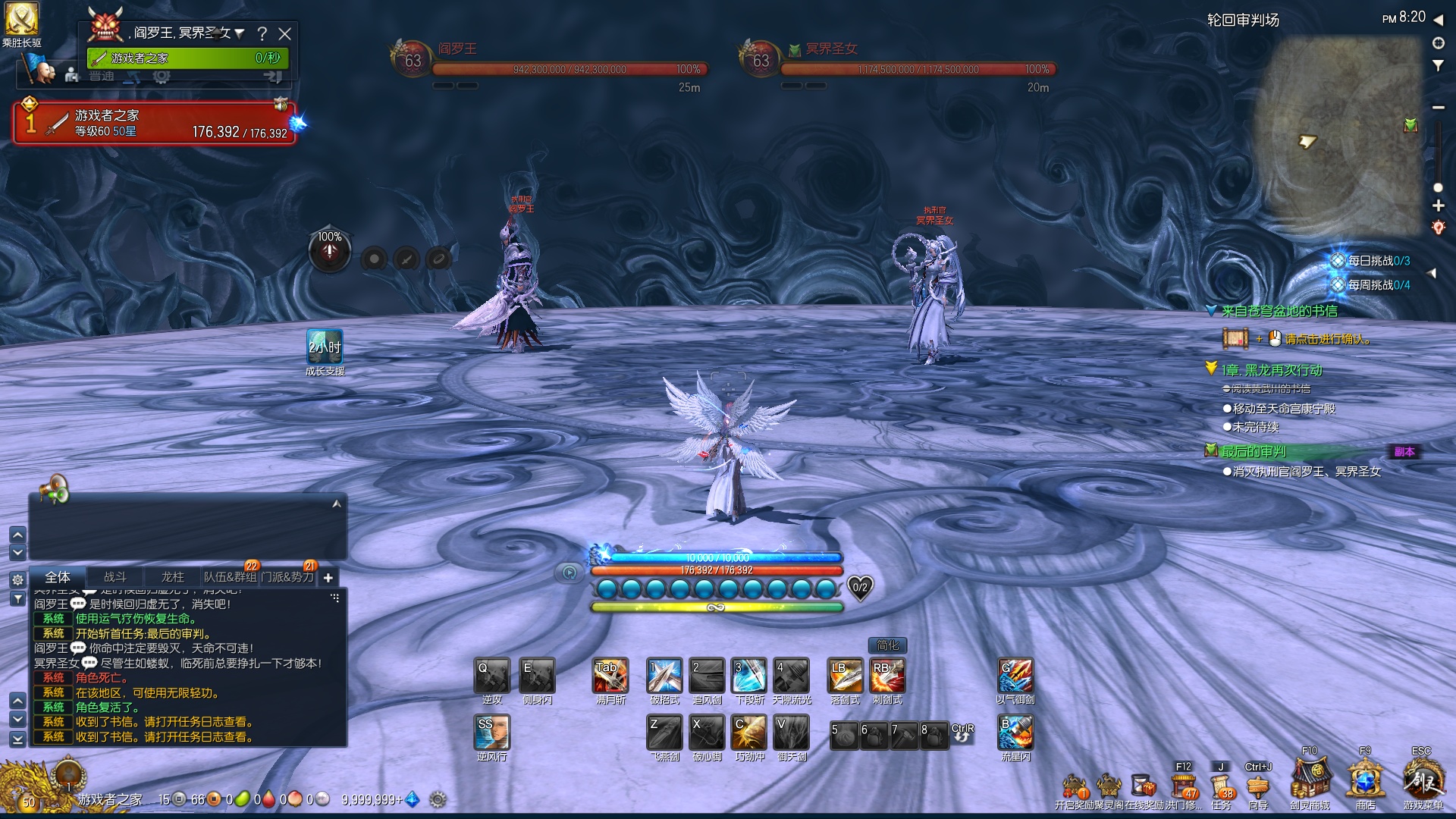Screen dimensions: 1456x819
Task: Select the 最后的审判 dungeon quest entry
Action: [1254, 452]
